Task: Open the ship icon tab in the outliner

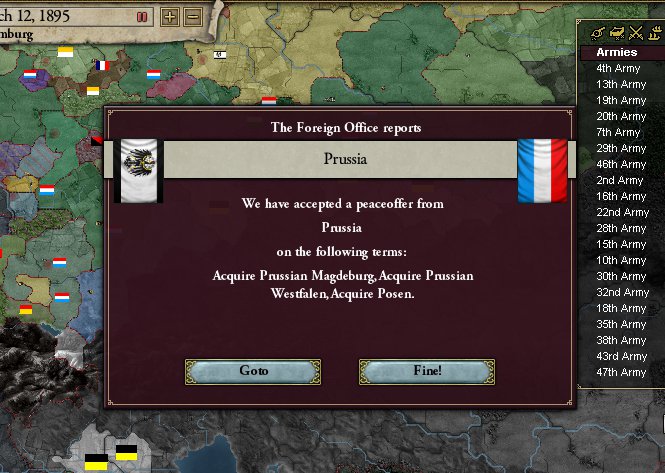Action: [653, 32]
